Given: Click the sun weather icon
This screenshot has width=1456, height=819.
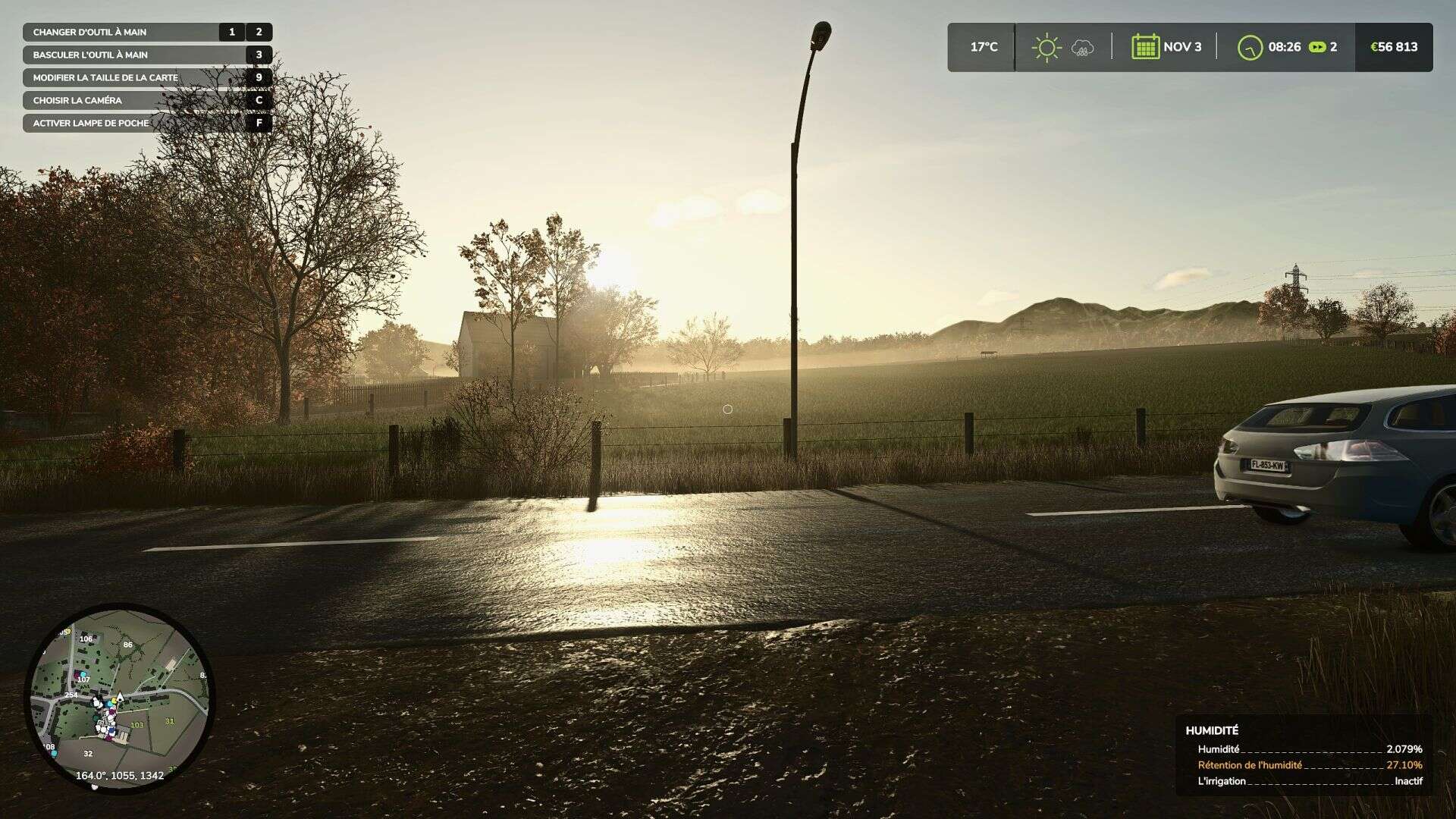Looking at the screenshot, I should 1046,48.
